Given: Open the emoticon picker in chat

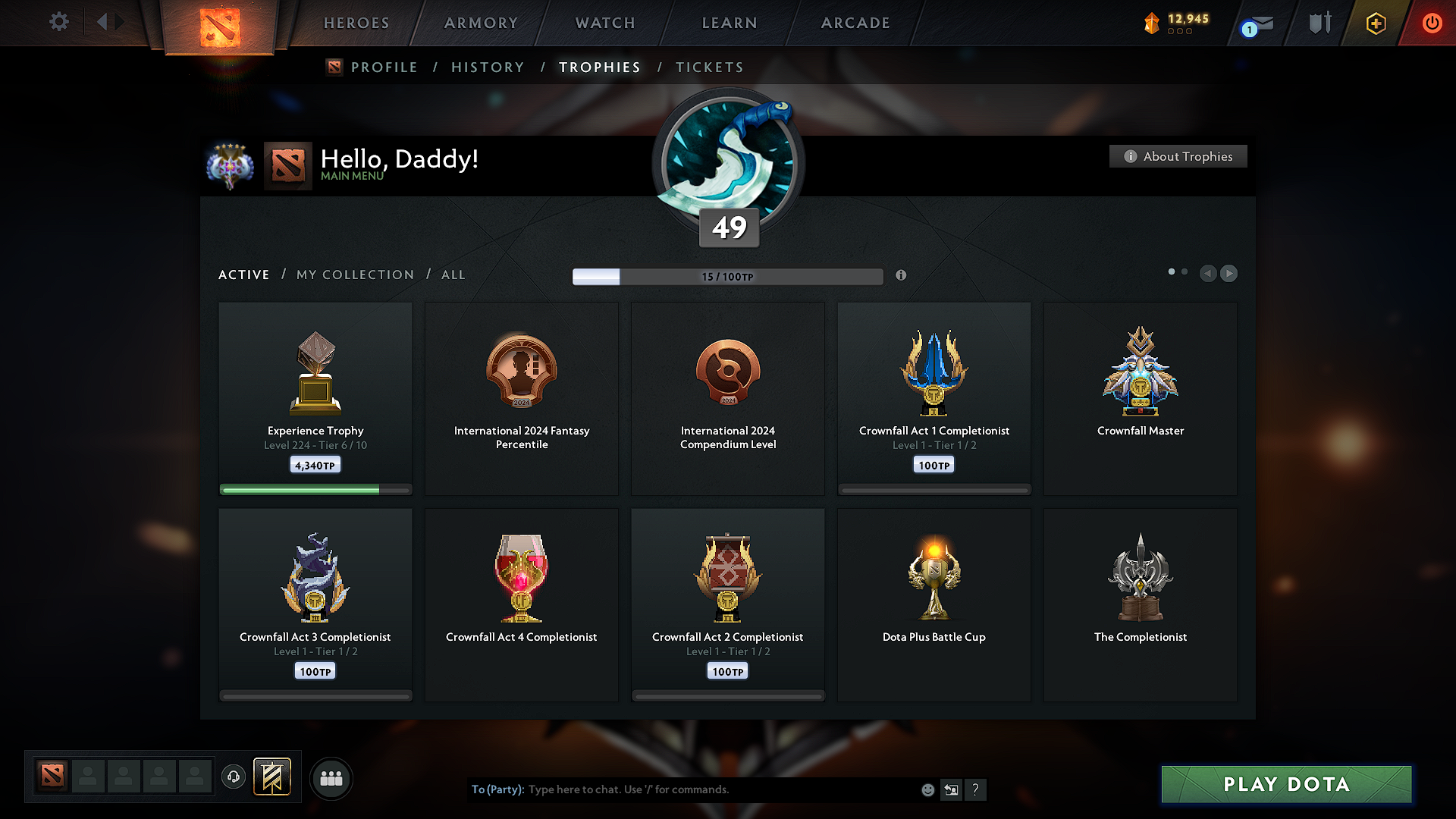Looking at the screenshot, I should (x=927, y=789).
